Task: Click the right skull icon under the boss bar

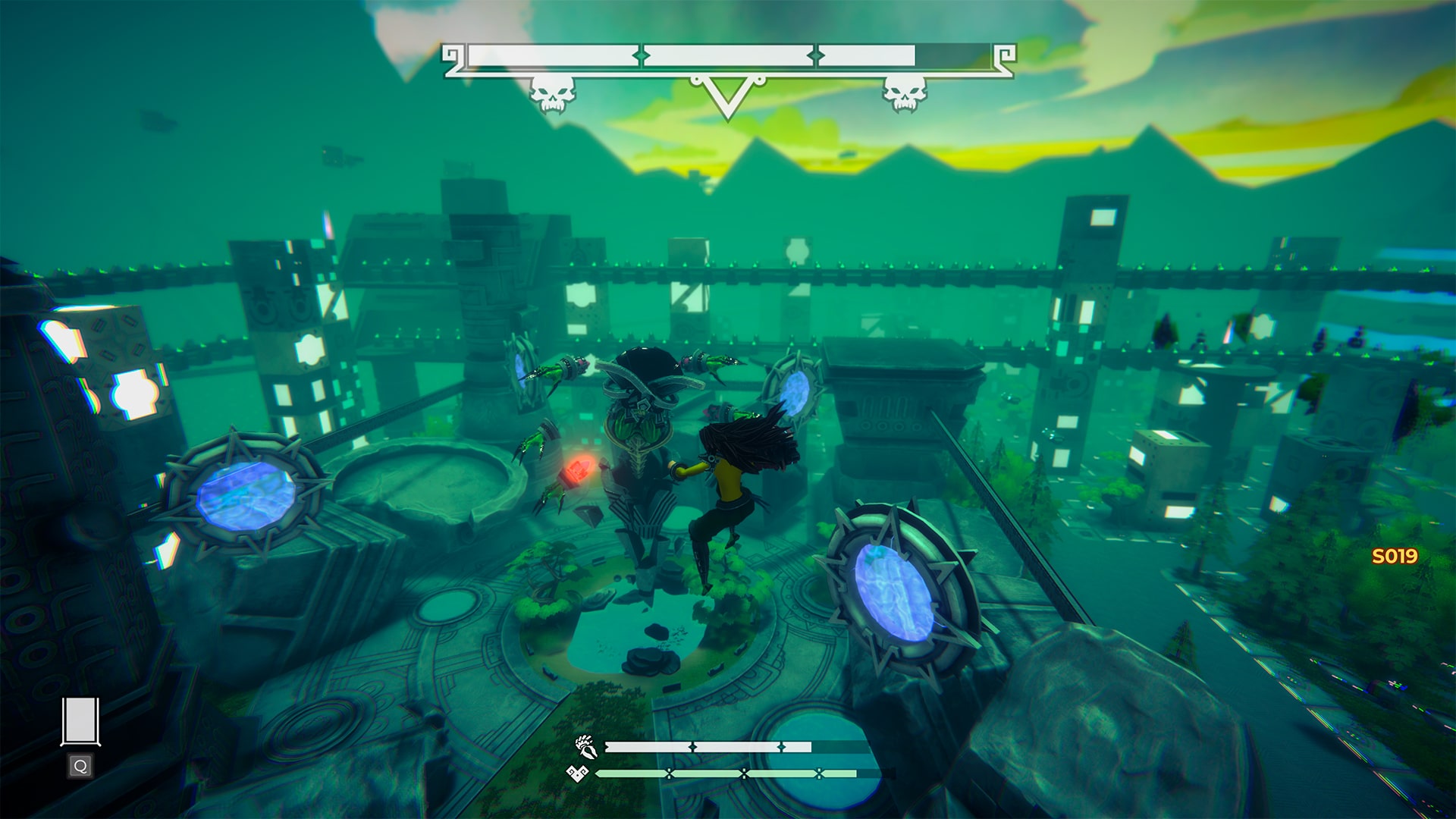Action: coord(905,93)
